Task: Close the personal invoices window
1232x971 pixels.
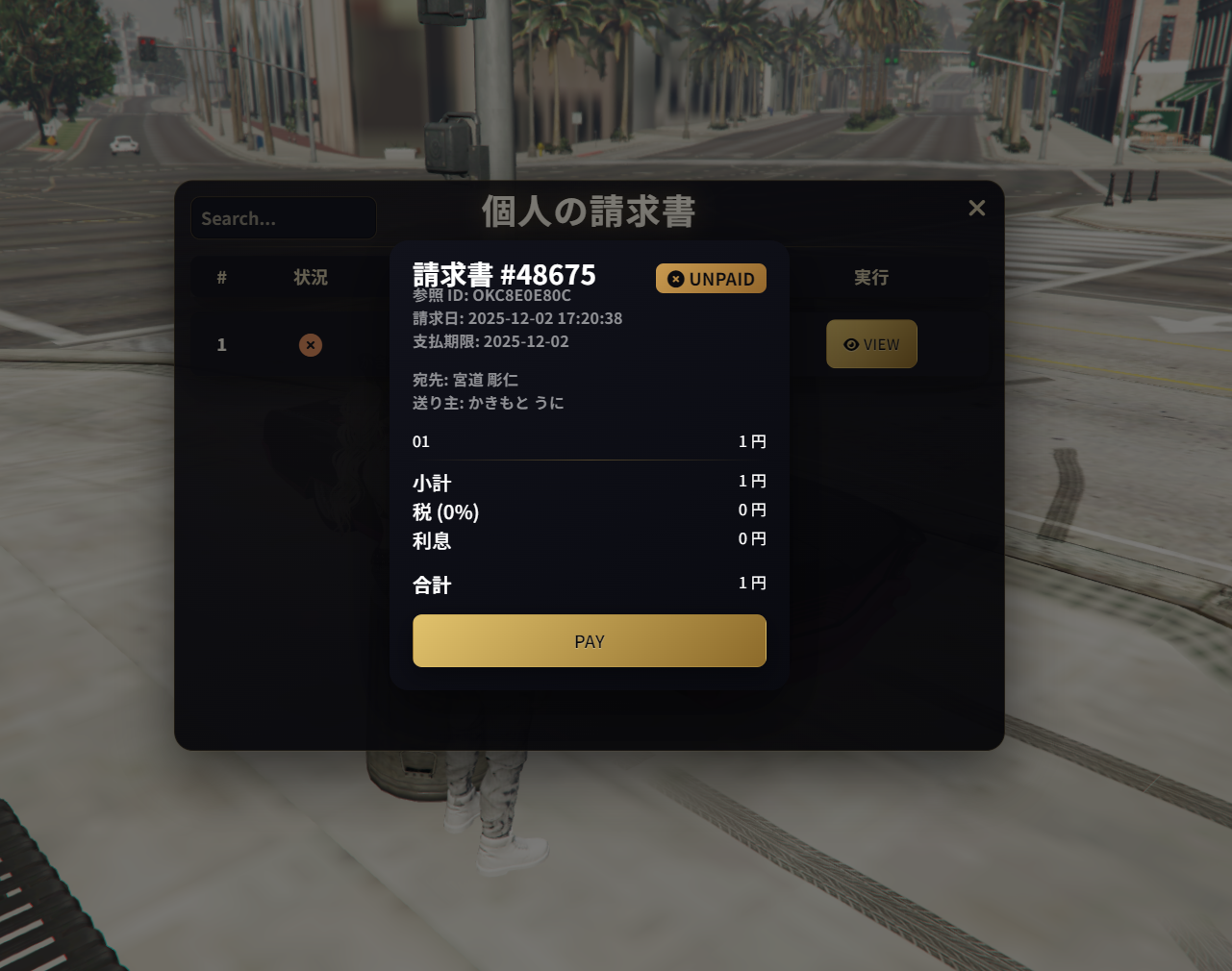Action: [976, 208]
